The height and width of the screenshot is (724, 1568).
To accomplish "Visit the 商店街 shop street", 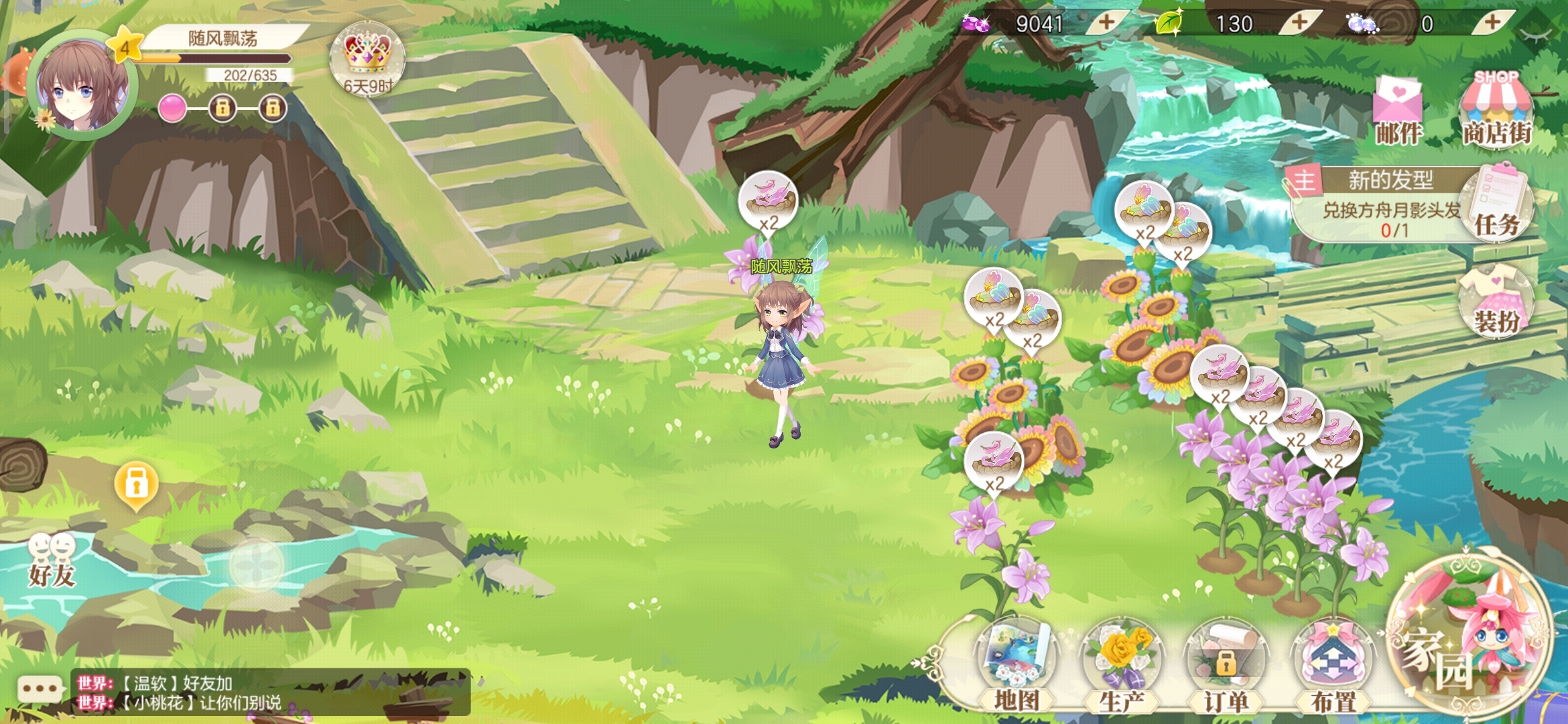I will pyautogui.click(x=1496, y=110).
